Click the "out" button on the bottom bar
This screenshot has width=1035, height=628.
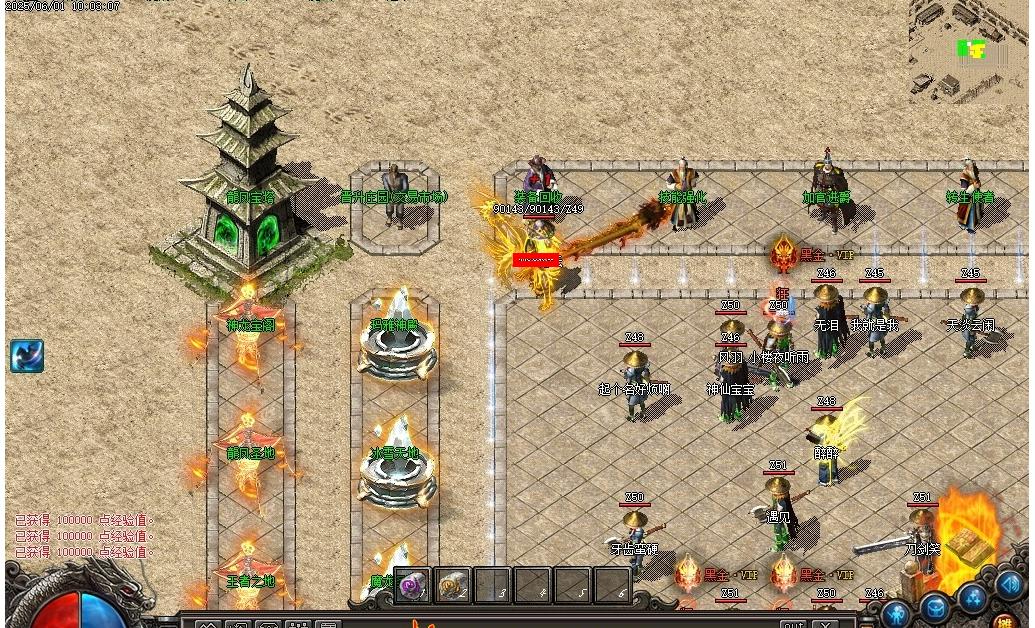point(793,625)
